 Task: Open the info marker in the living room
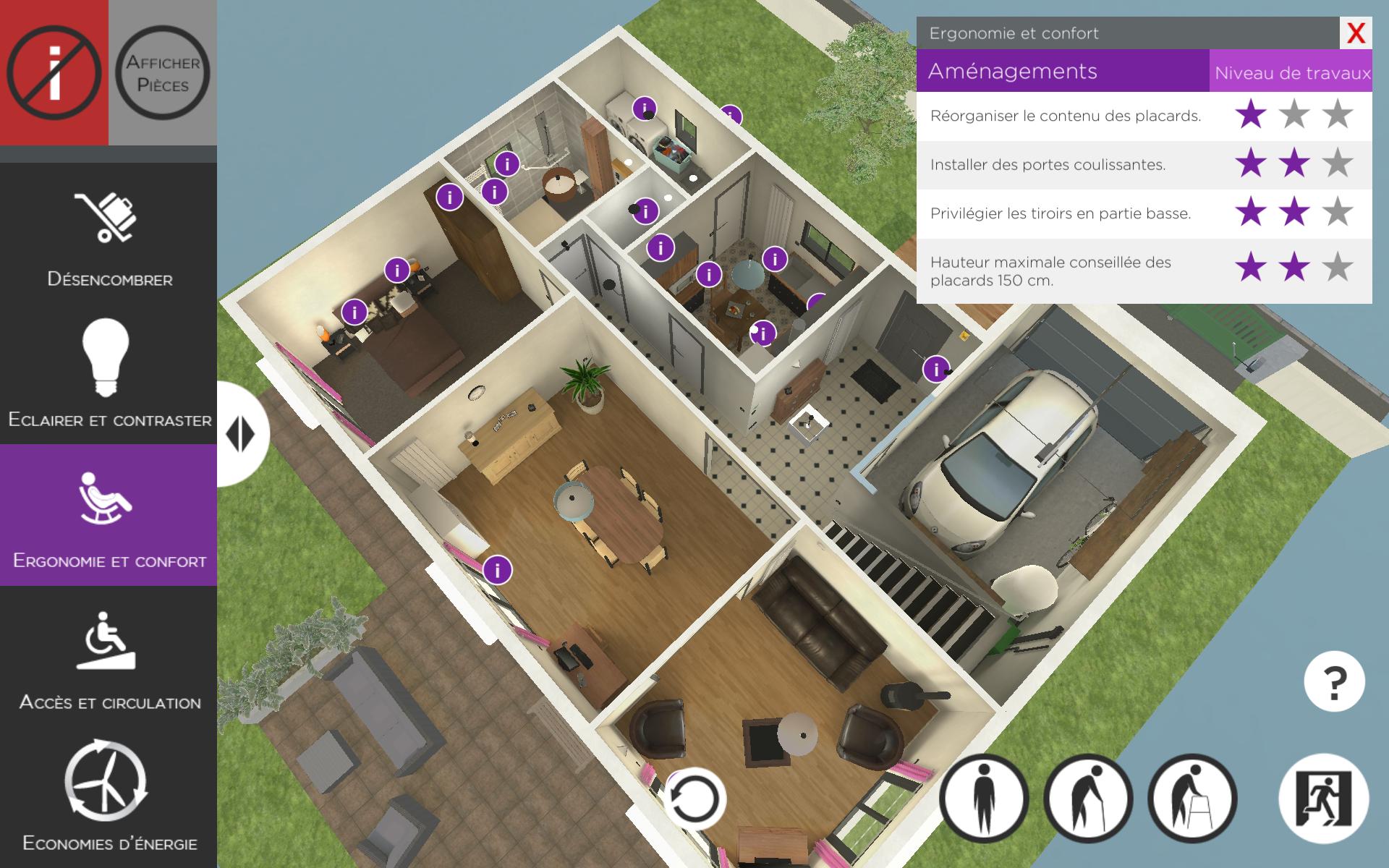[x=498, y=570]
